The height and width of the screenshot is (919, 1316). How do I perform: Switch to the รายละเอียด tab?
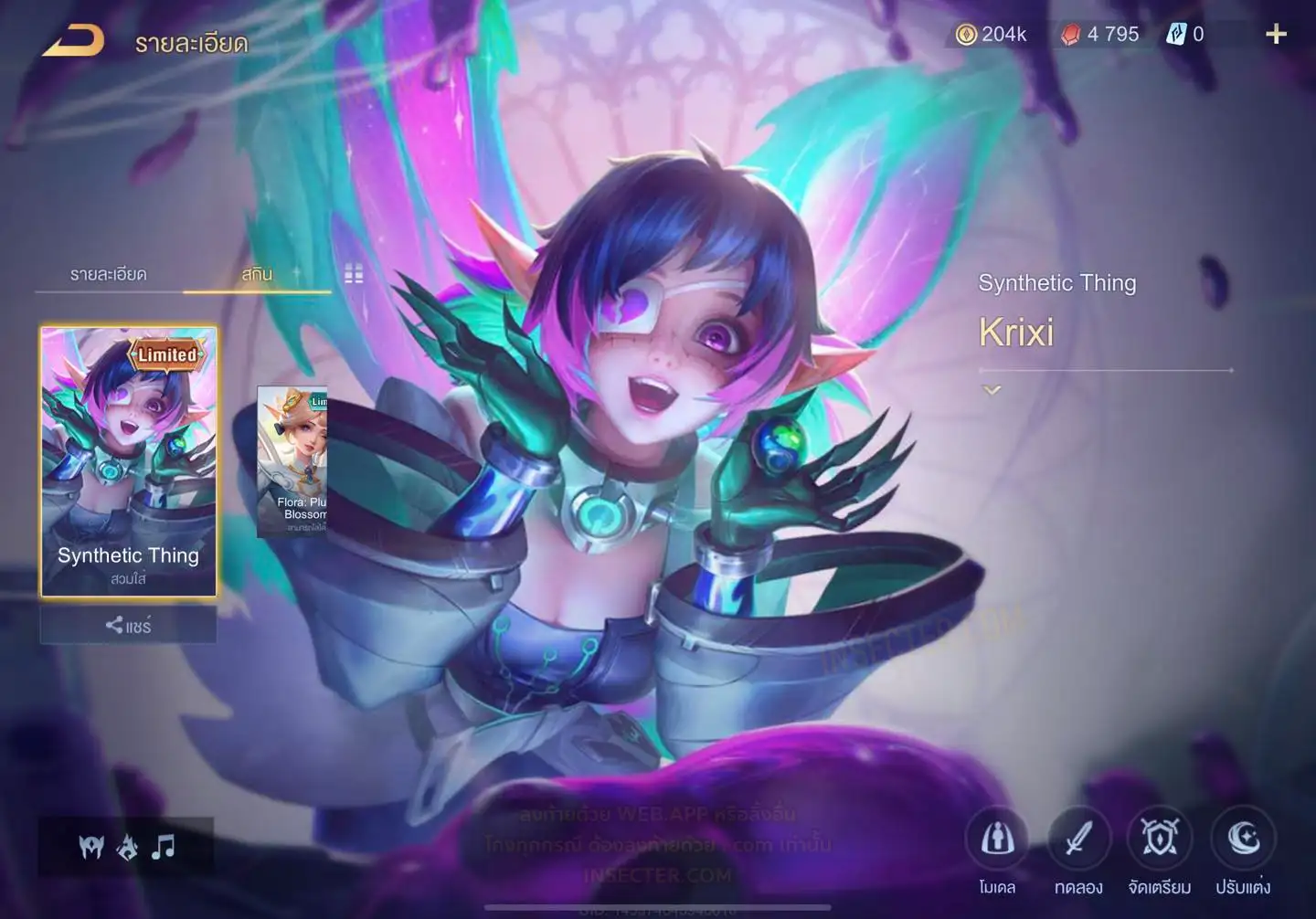109,274
